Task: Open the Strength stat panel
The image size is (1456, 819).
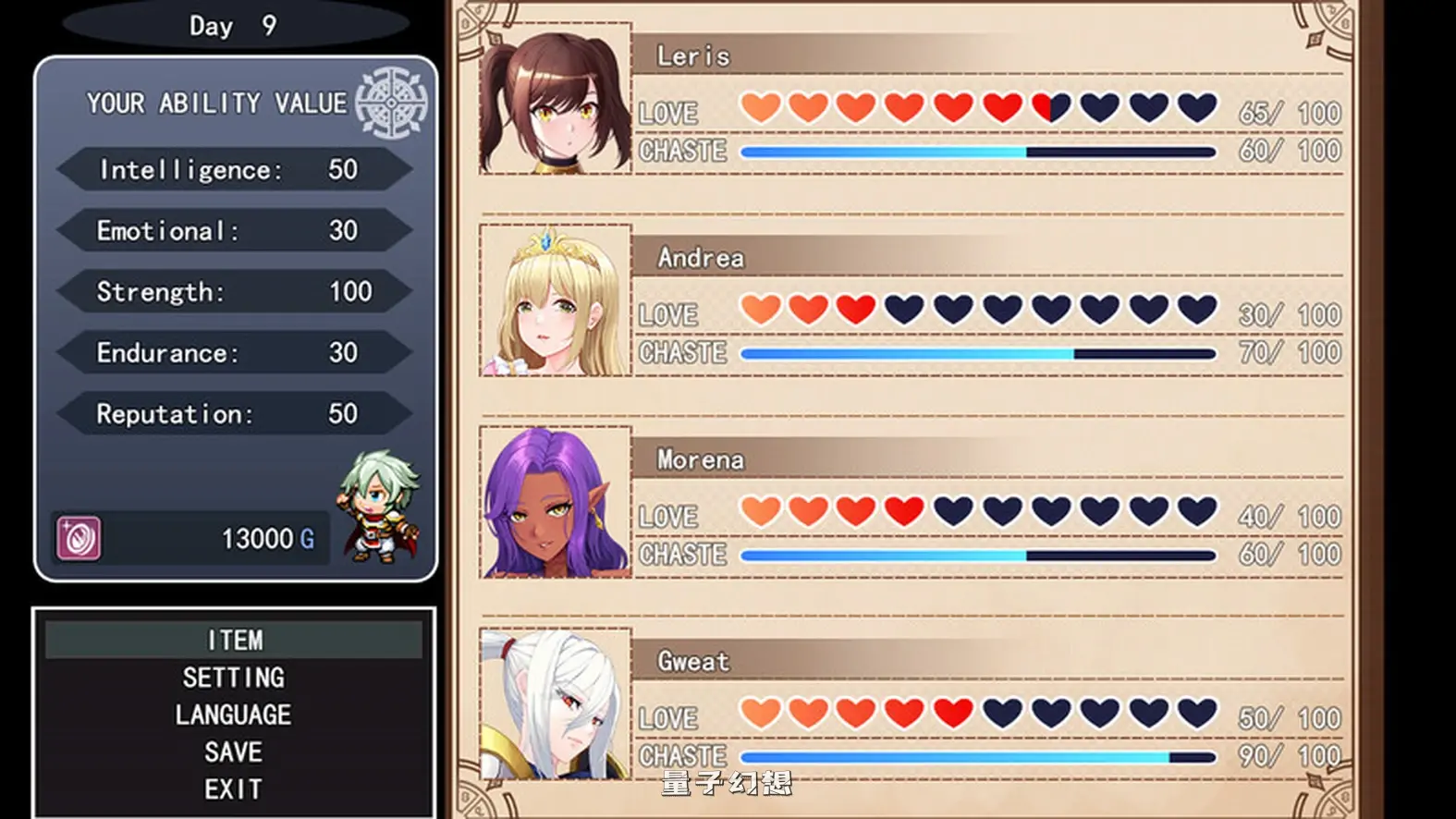Action: coord(234,291)
